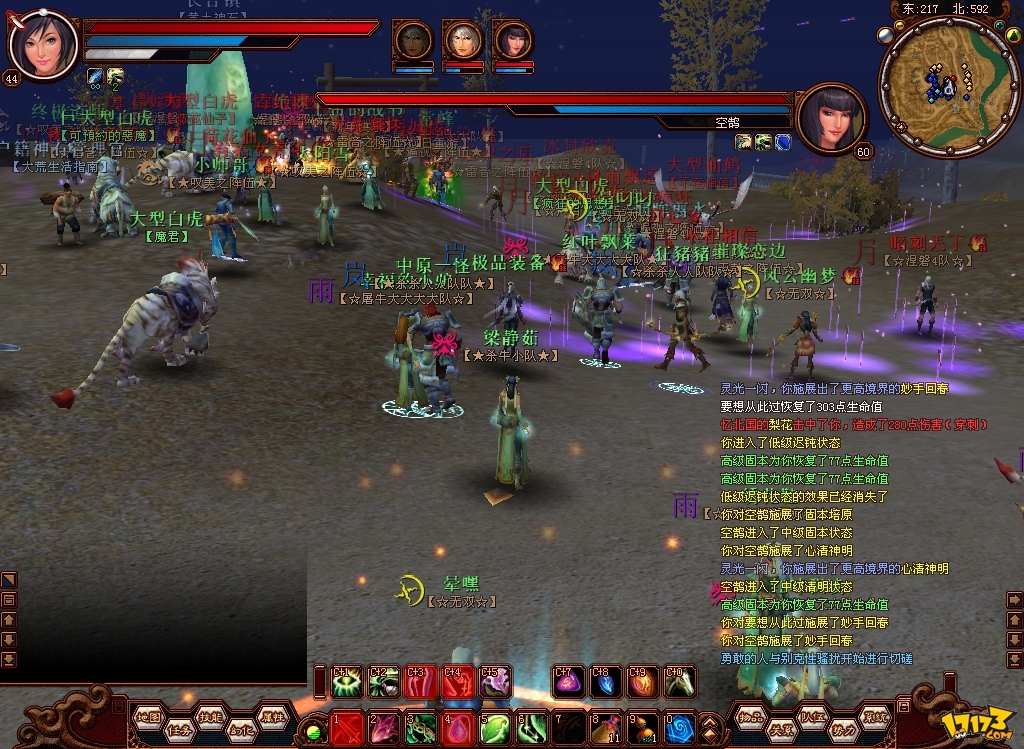Select the white-haired party member portrait

[462, 42]
